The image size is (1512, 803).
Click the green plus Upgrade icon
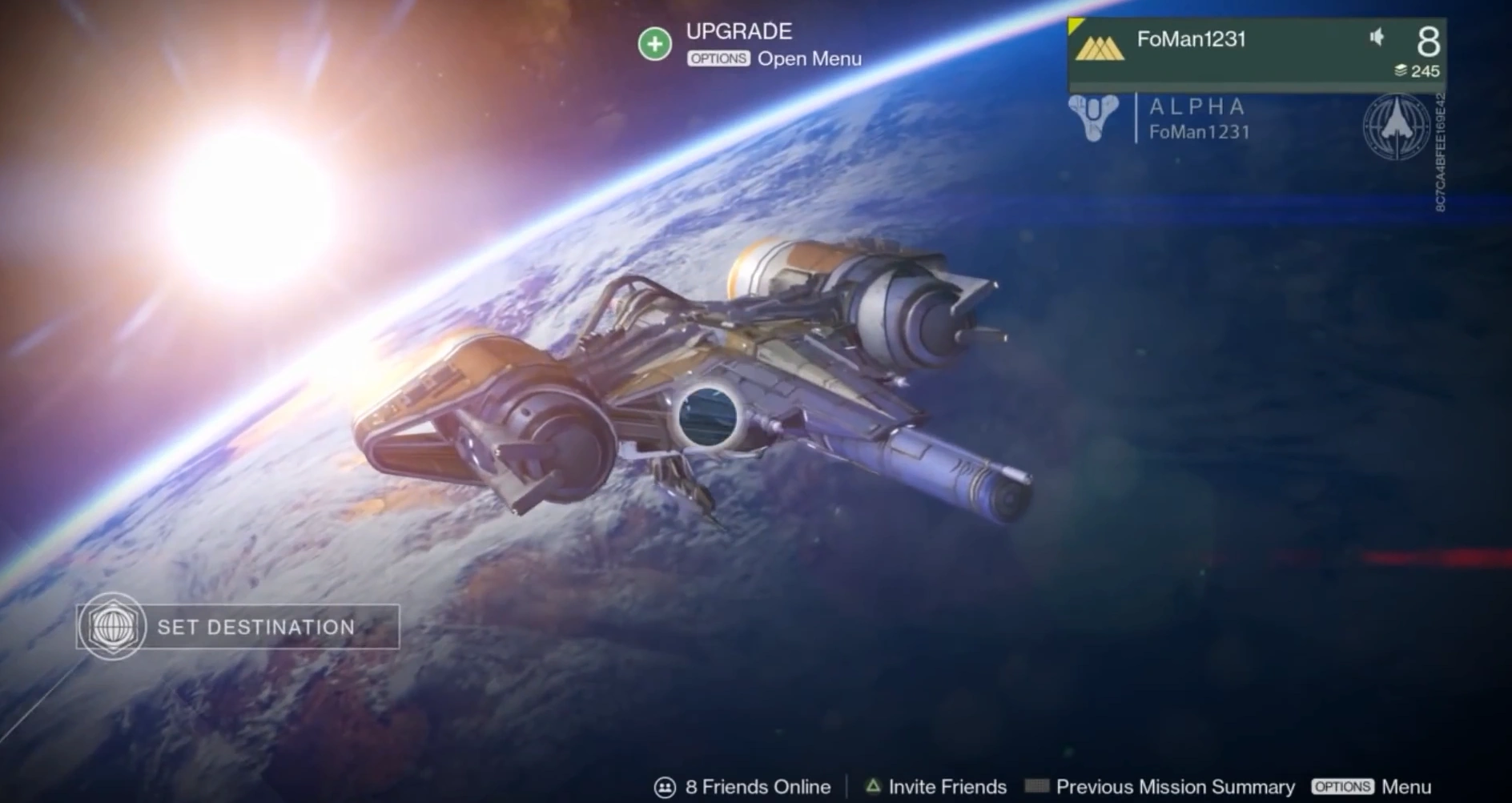655,43
